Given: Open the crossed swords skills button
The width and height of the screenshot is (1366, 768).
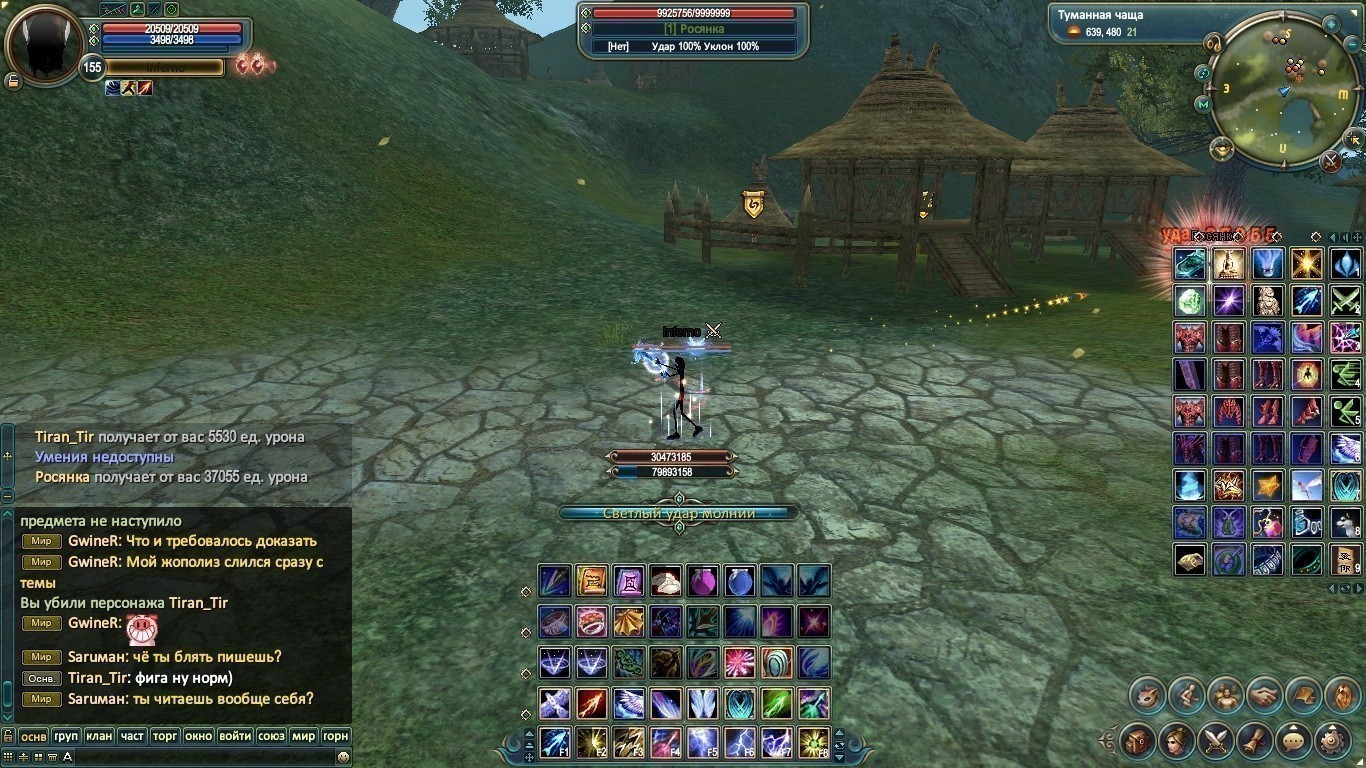Looking at the screenshot, I should tap(1216, 742).
